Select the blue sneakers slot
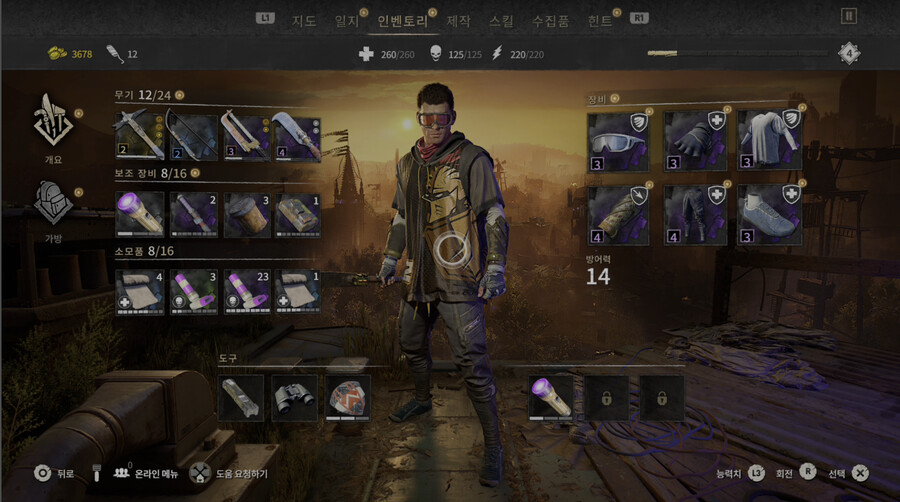 (x=769, y=215)
